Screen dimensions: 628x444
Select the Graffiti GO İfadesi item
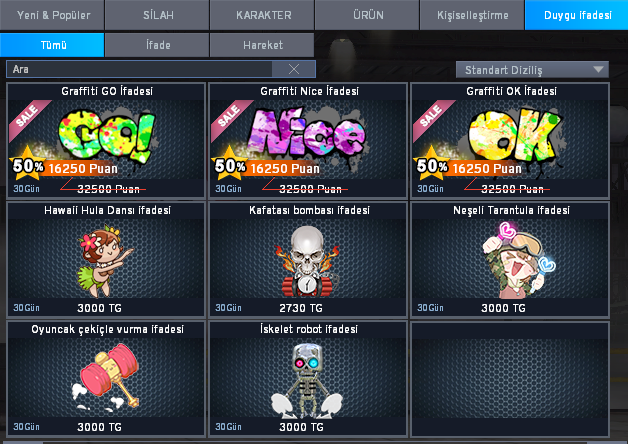pyautogui.click(x=105, y=141)
